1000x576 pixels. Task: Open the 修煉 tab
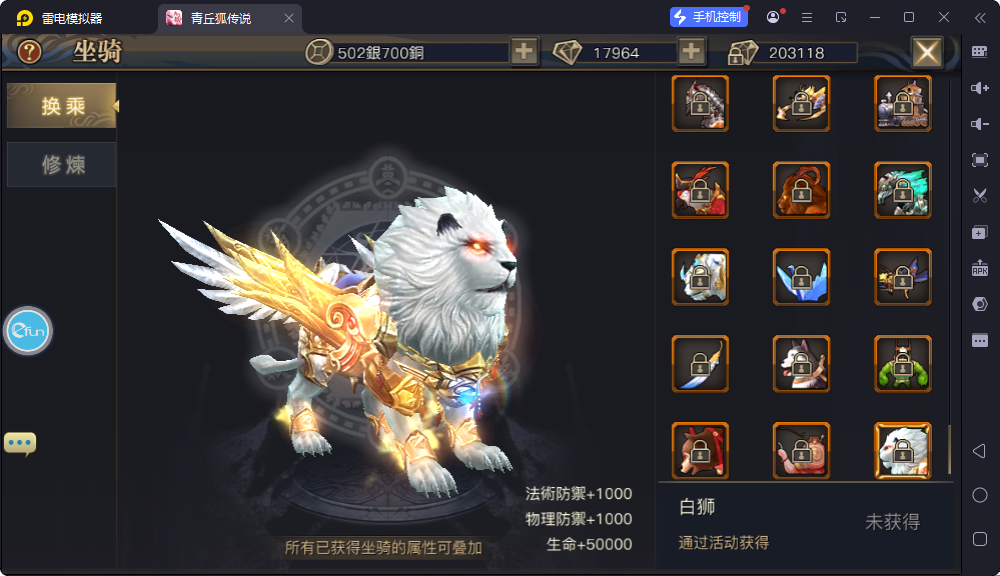(62, 165)
